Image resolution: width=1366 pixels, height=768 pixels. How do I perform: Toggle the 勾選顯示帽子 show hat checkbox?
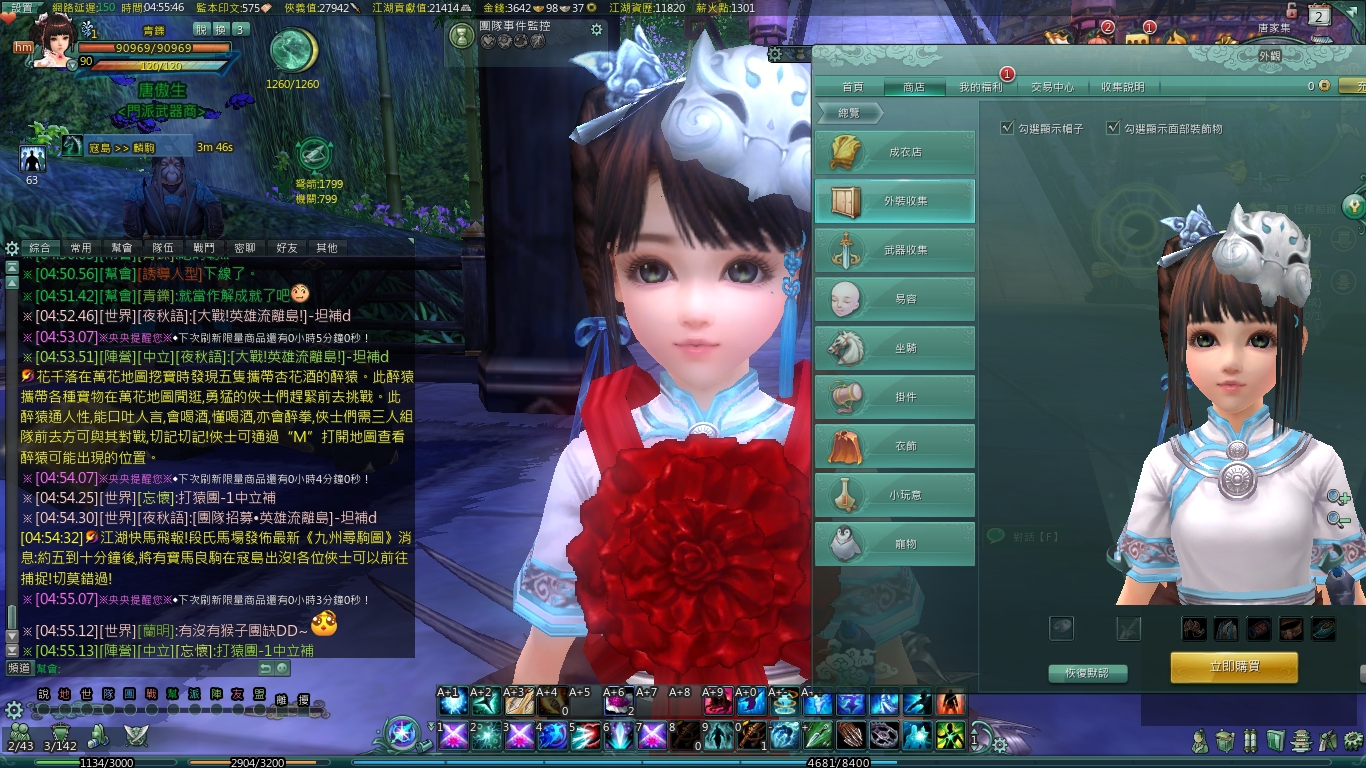click(x=1007, y=128)
